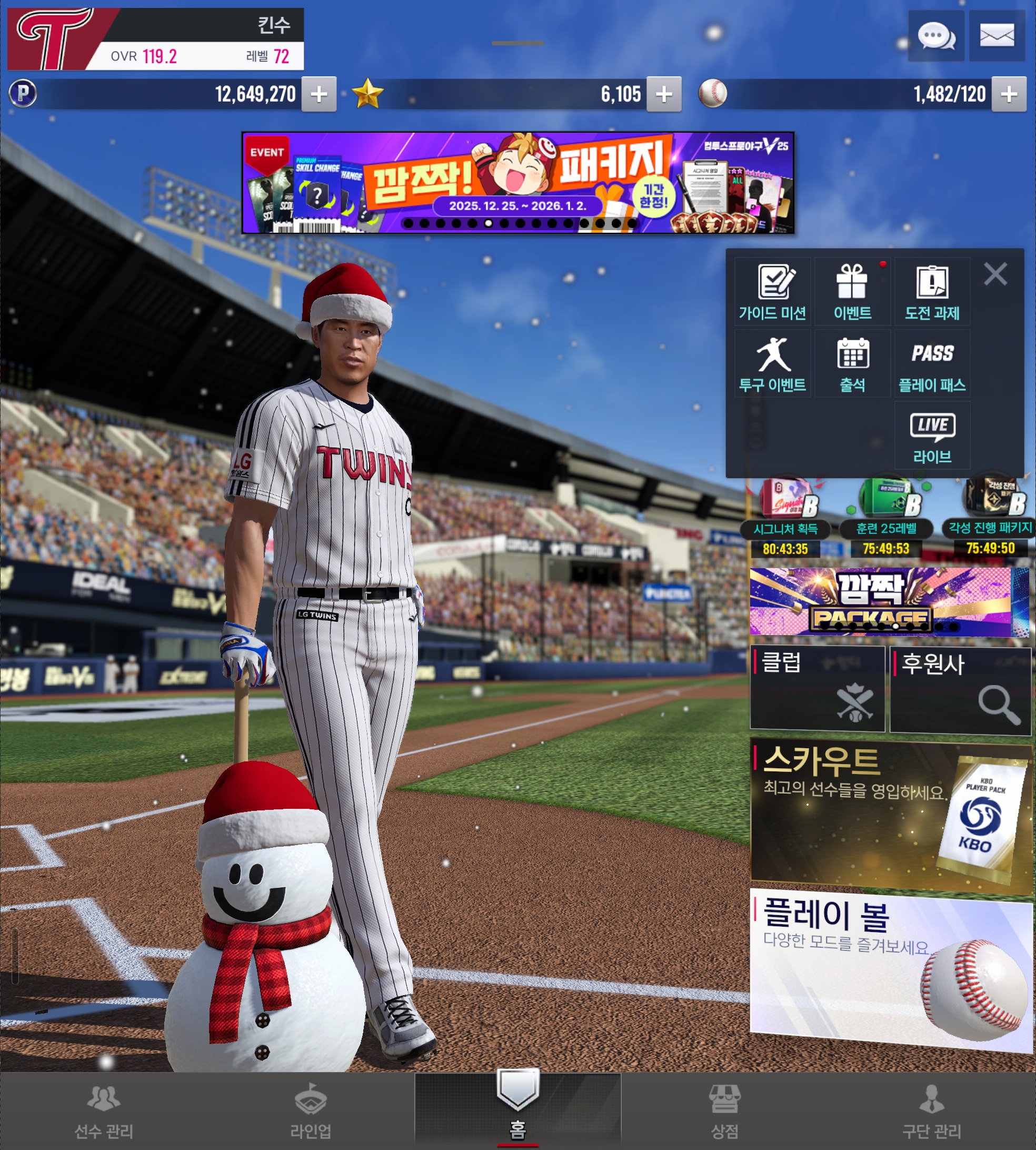Open the 출석 attendance calendar
This screenshot has width=1036, height=1150.
click(x=852, y=364)
